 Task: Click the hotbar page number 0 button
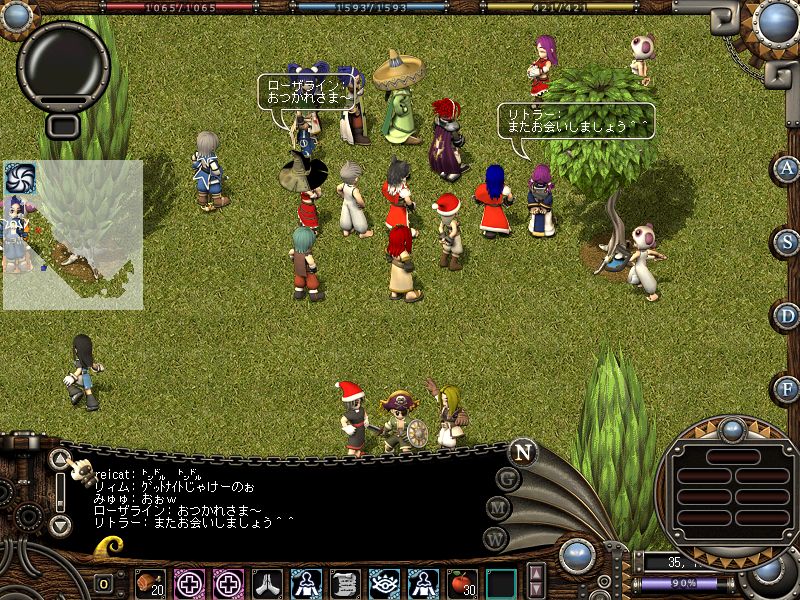(x=103, y=583)
